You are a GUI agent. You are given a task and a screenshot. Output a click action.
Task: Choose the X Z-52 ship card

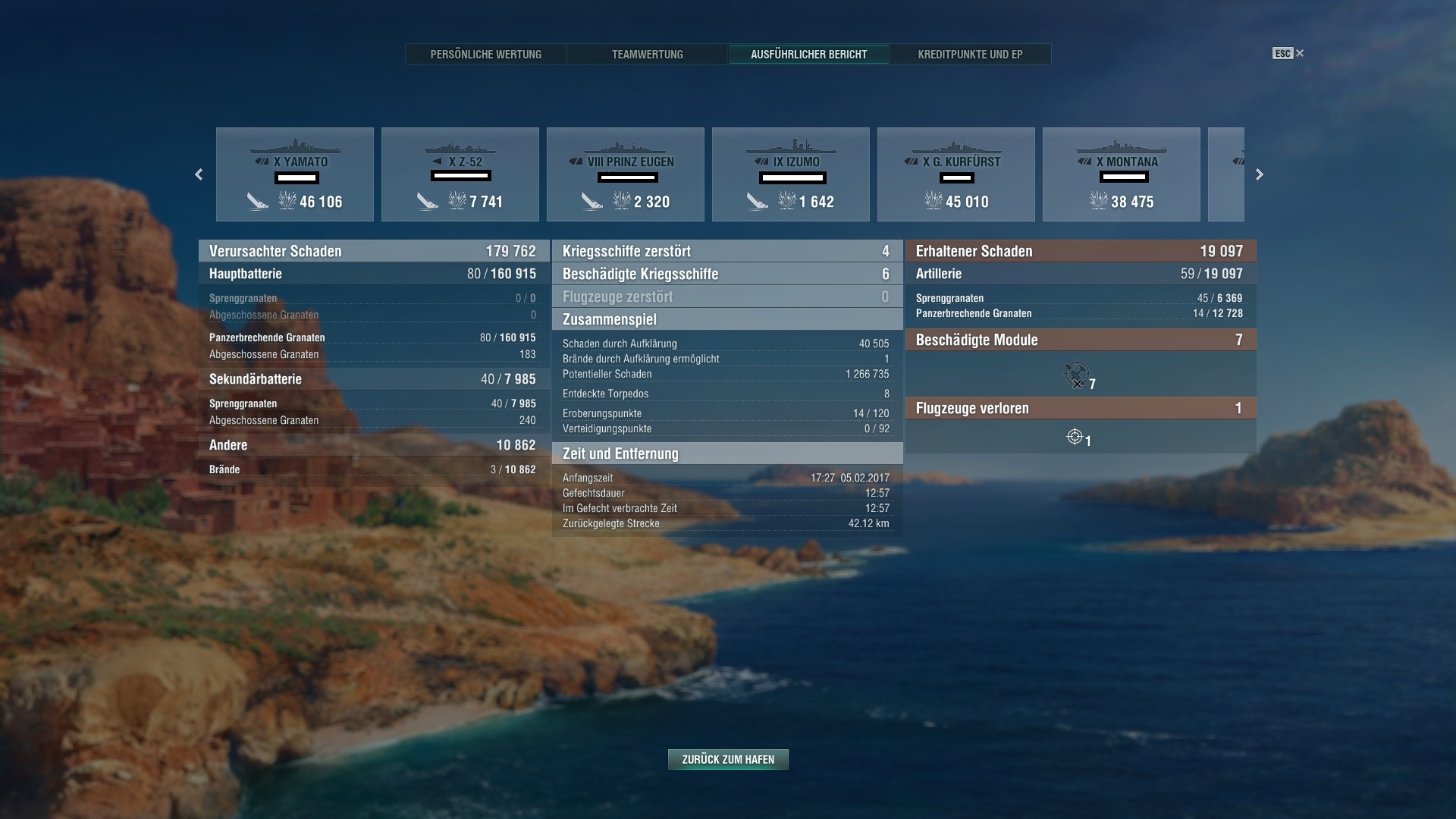(460, 174)
